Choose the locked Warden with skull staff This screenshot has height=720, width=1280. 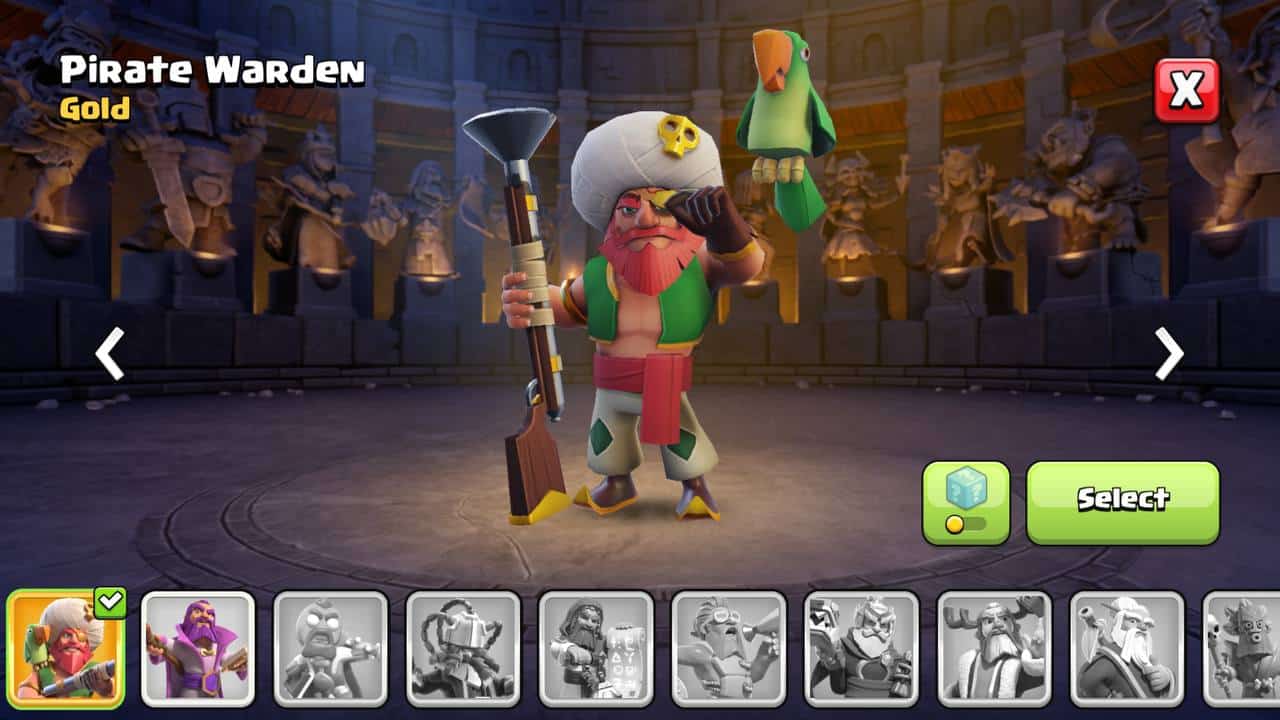tap(1241, 648)
